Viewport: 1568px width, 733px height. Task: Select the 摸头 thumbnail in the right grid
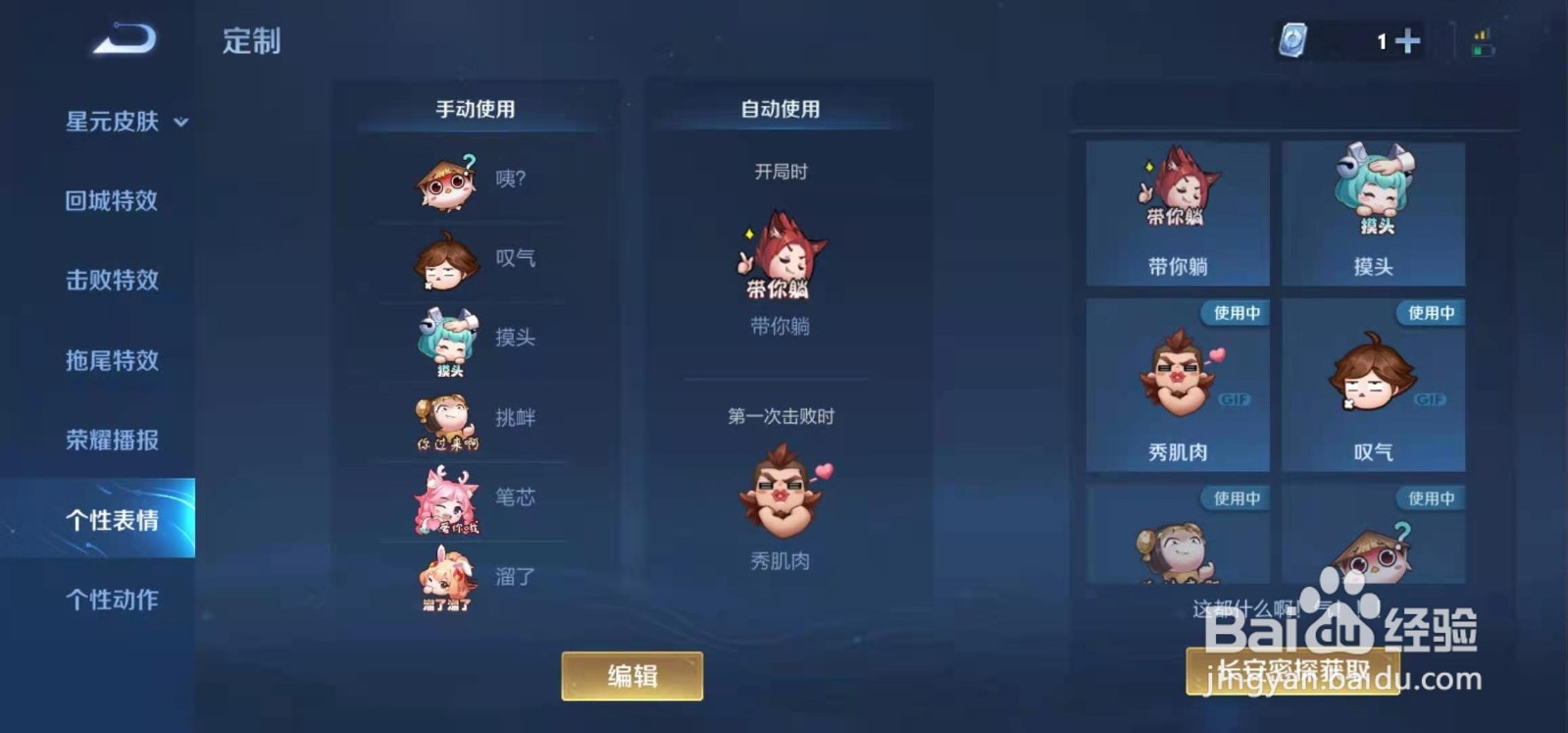pyautogui.click(x=1373, y=211)
